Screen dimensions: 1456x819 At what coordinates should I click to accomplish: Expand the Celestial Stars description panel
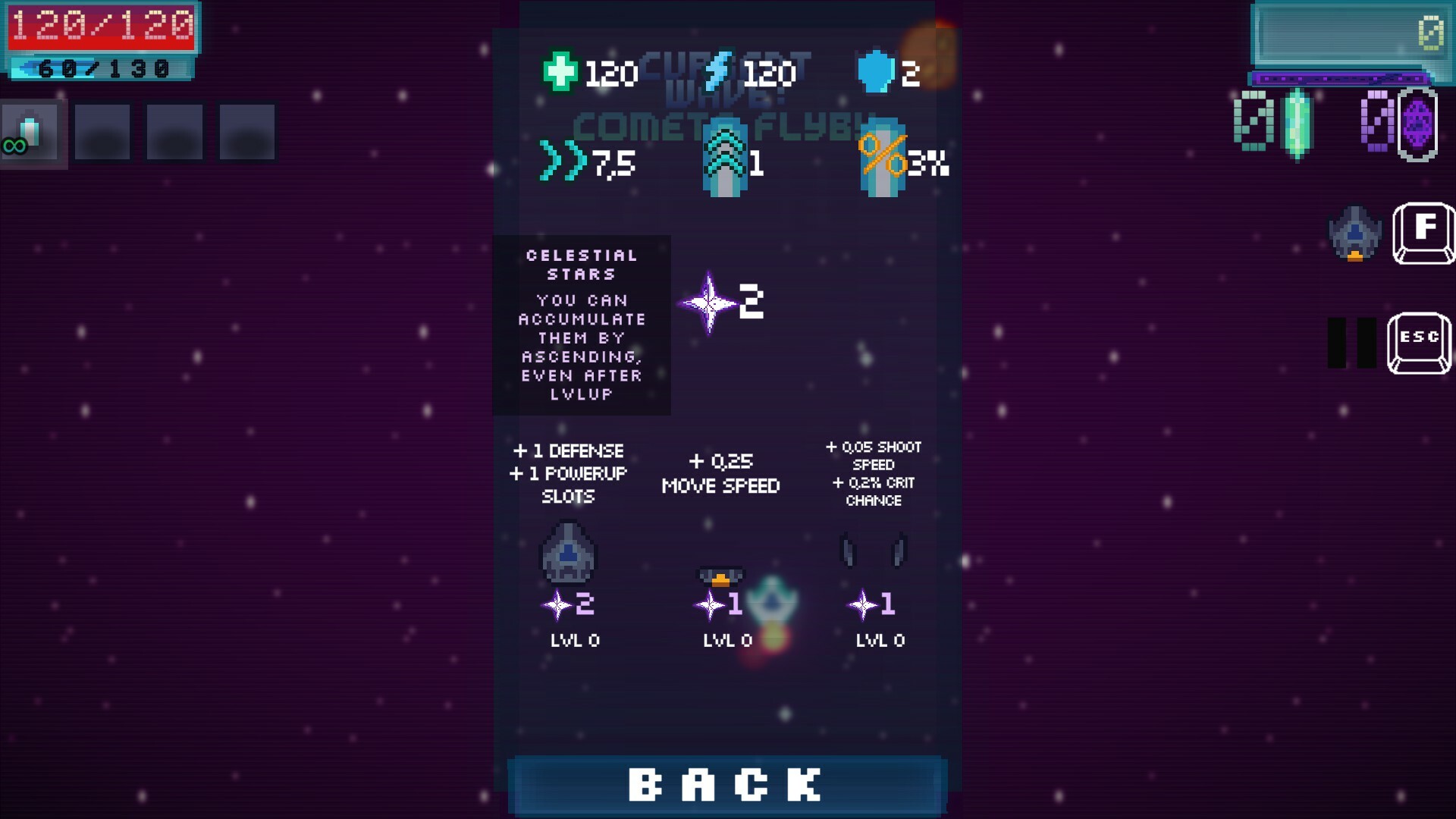[582, 326]
